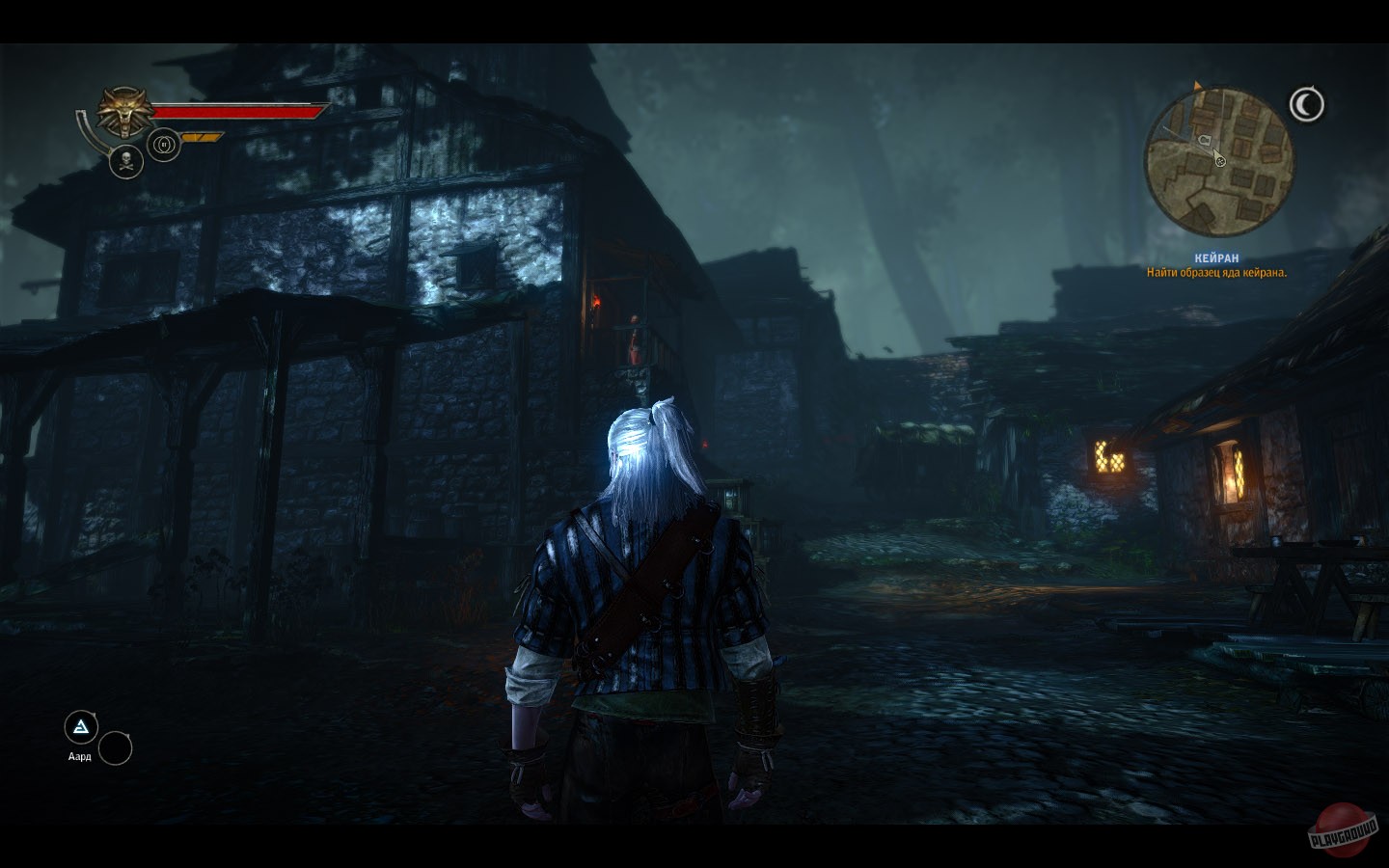
Task: Click the skull quest marker on the minimap
Action: (1220, 161)
